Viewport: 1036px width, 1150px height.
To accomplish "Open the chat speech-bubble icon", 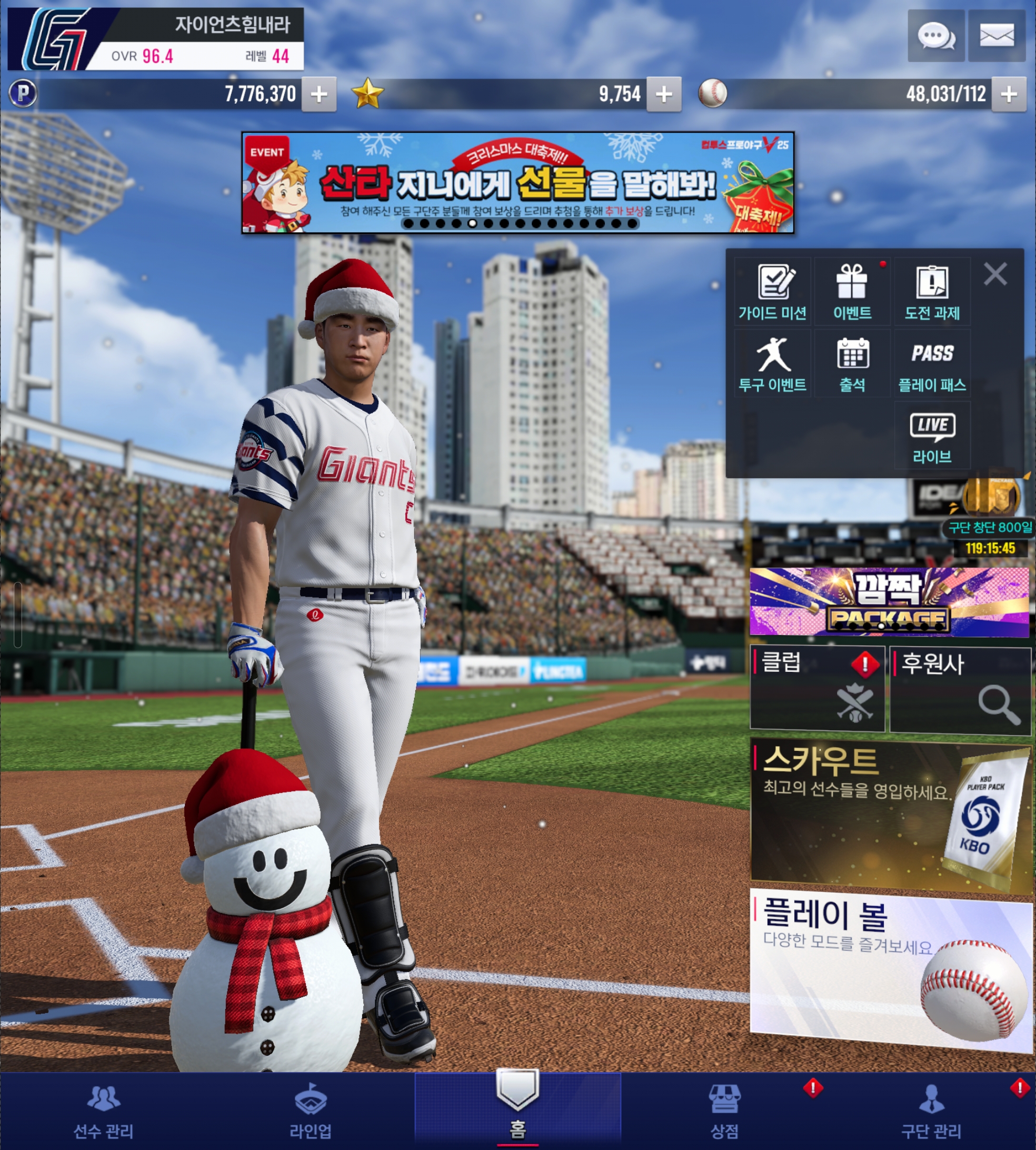I will click(935, 36).
